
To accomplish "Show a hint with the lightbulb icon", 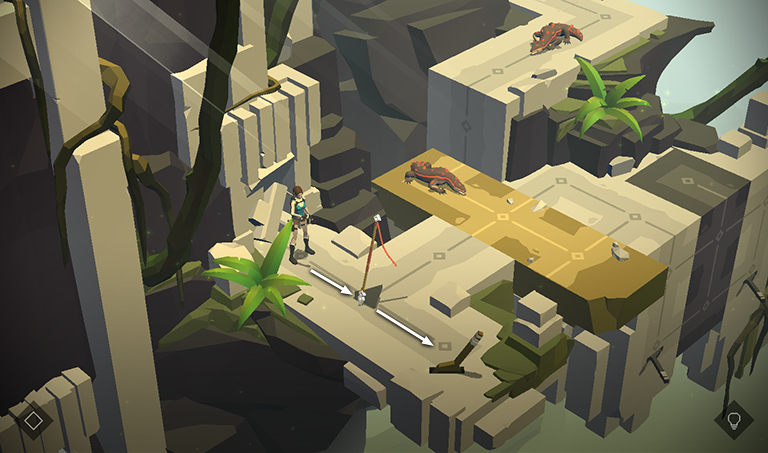I will pos(734,419).
